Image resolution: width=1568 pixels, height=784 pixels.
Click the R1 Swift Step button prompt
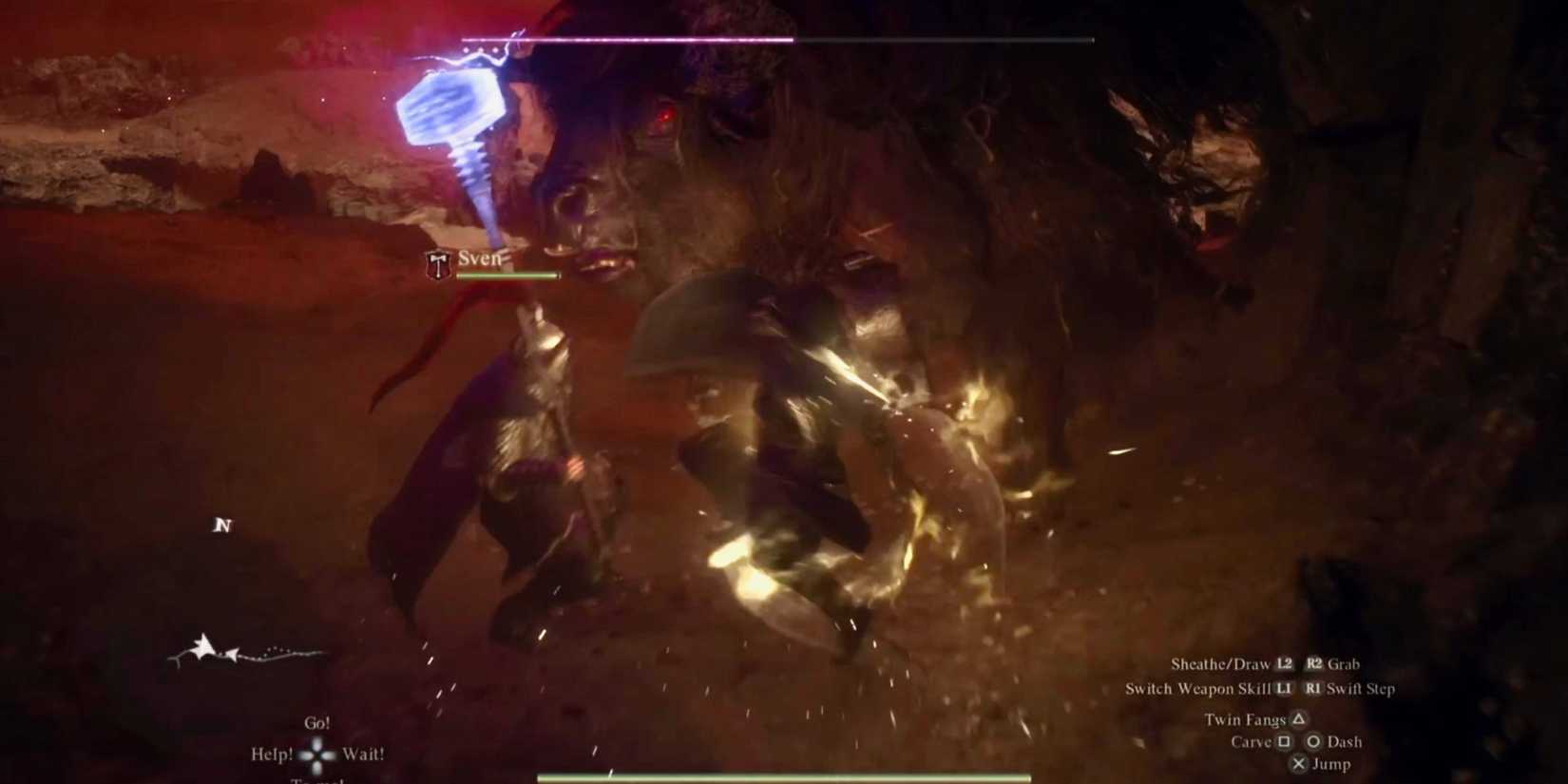pos(1314,690)
